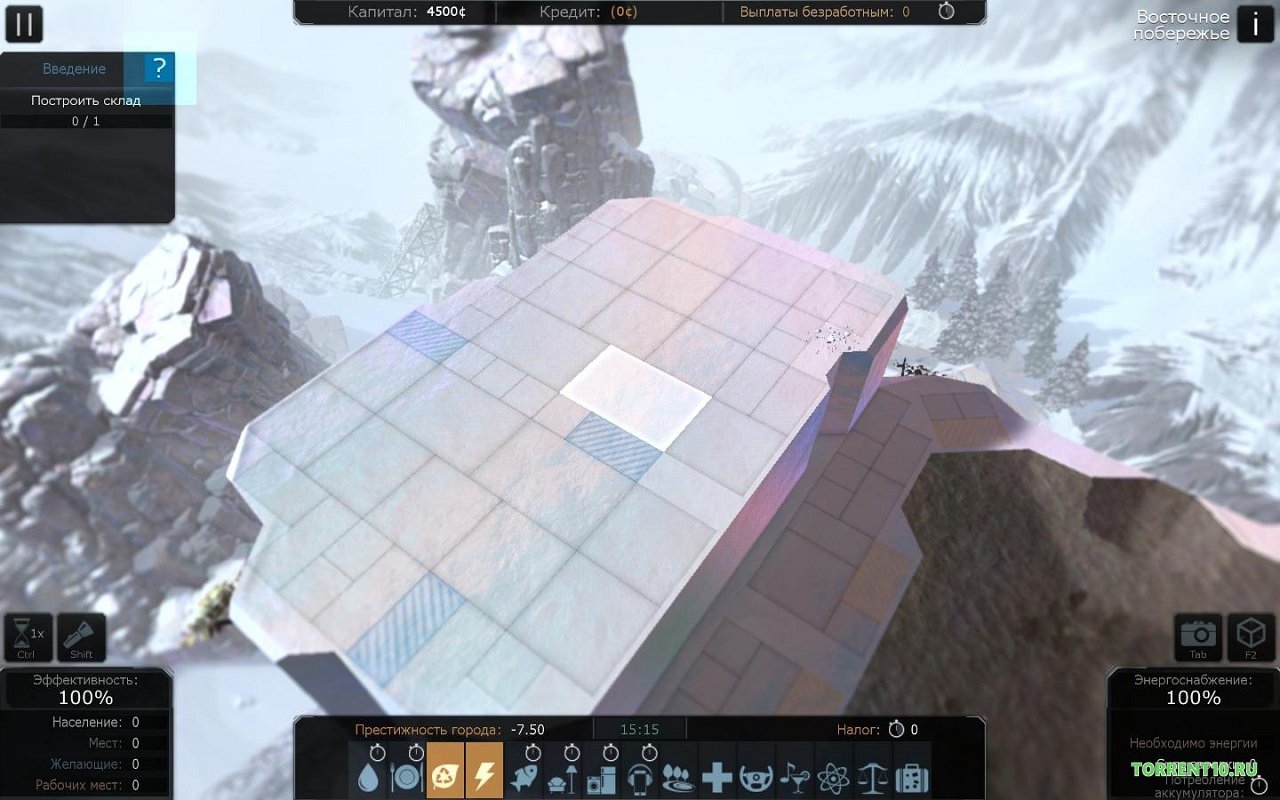Toggle the highlighted recycling category off
The width and height of the screenshot is (1280, 800).
pyautogui.click(x=445, y=778)
